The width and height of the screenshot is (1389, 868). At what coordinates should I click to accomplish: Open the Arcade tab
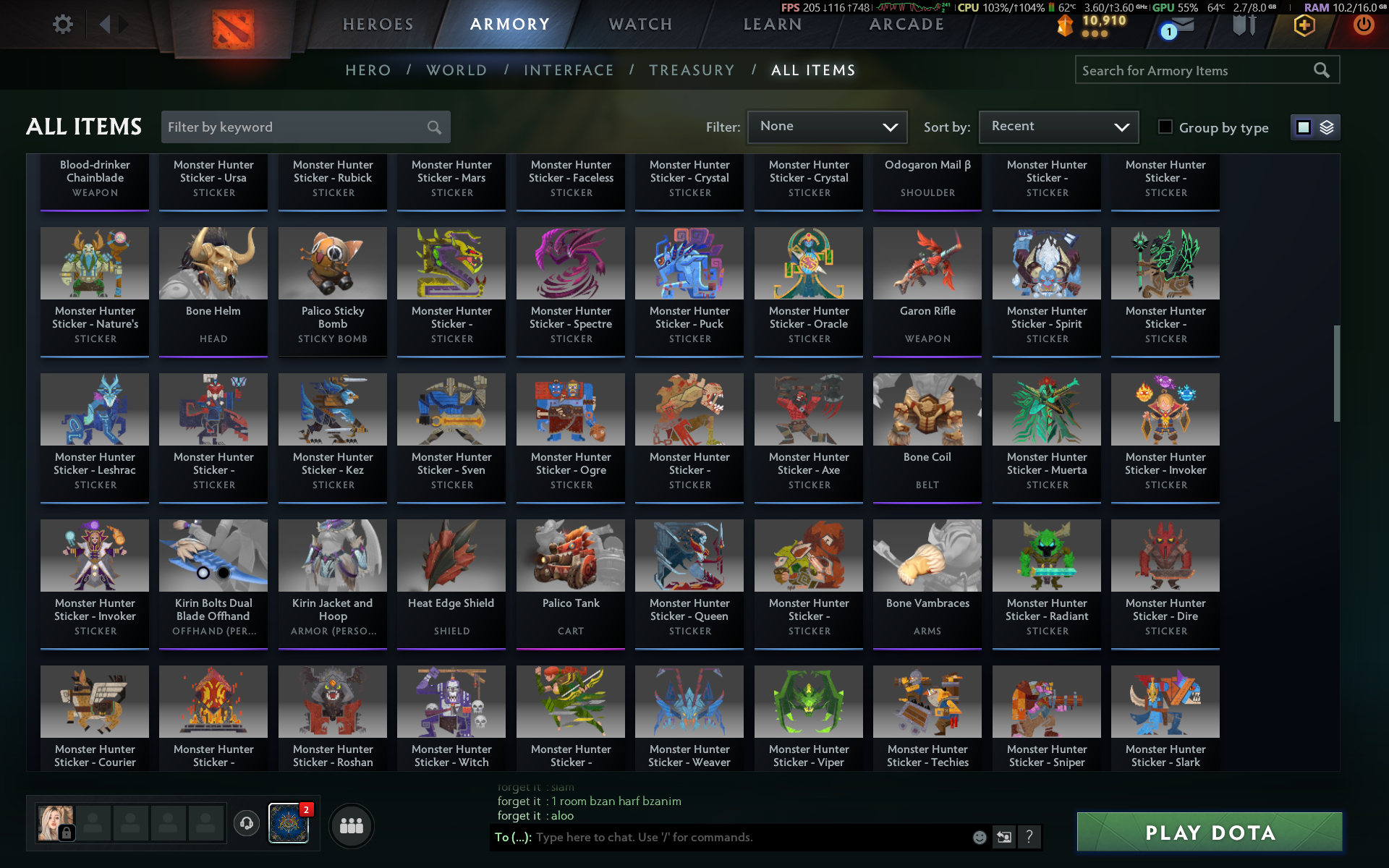906,25
